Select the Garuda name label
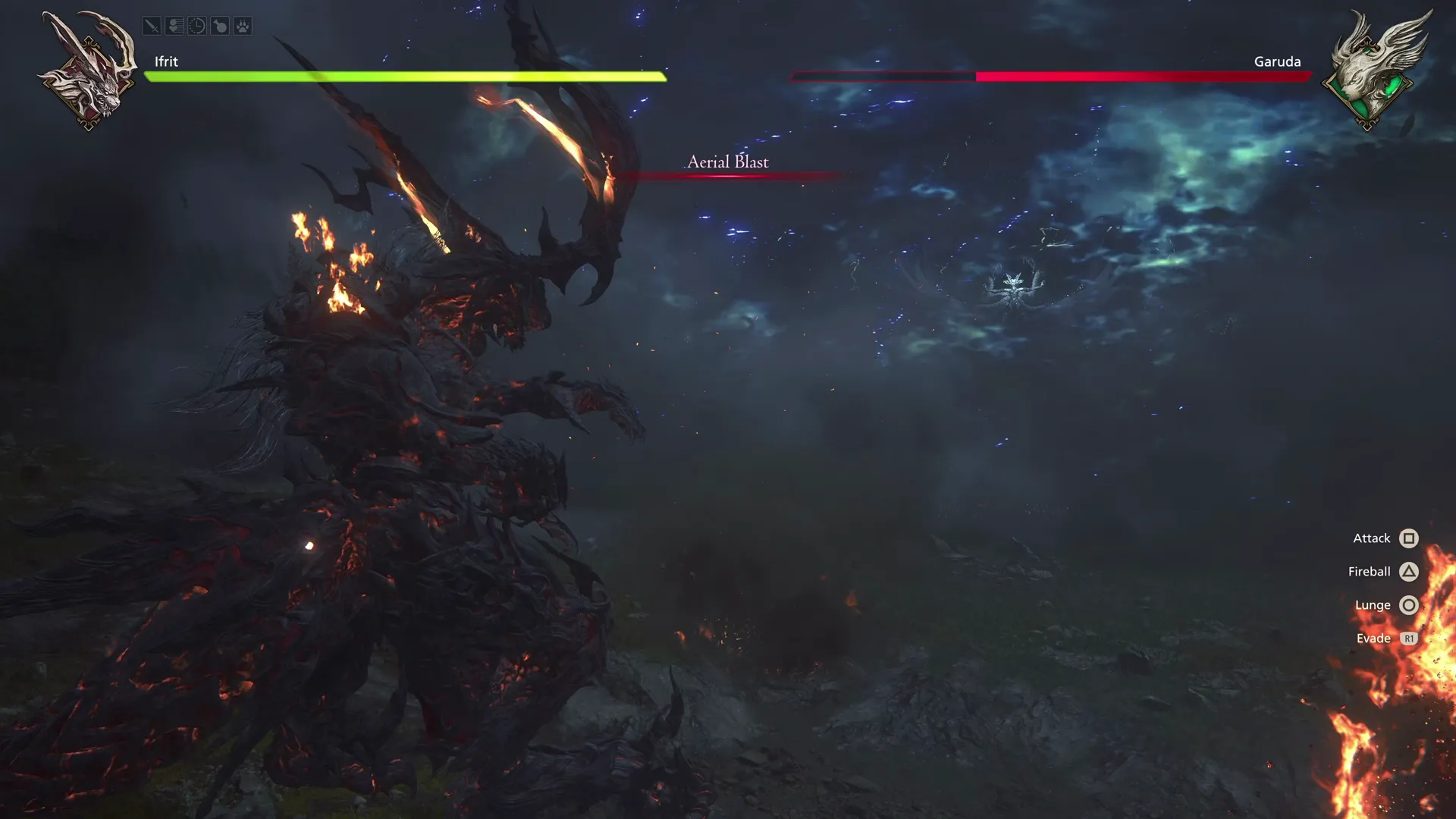1456x819 pixels. [1278, 61]
